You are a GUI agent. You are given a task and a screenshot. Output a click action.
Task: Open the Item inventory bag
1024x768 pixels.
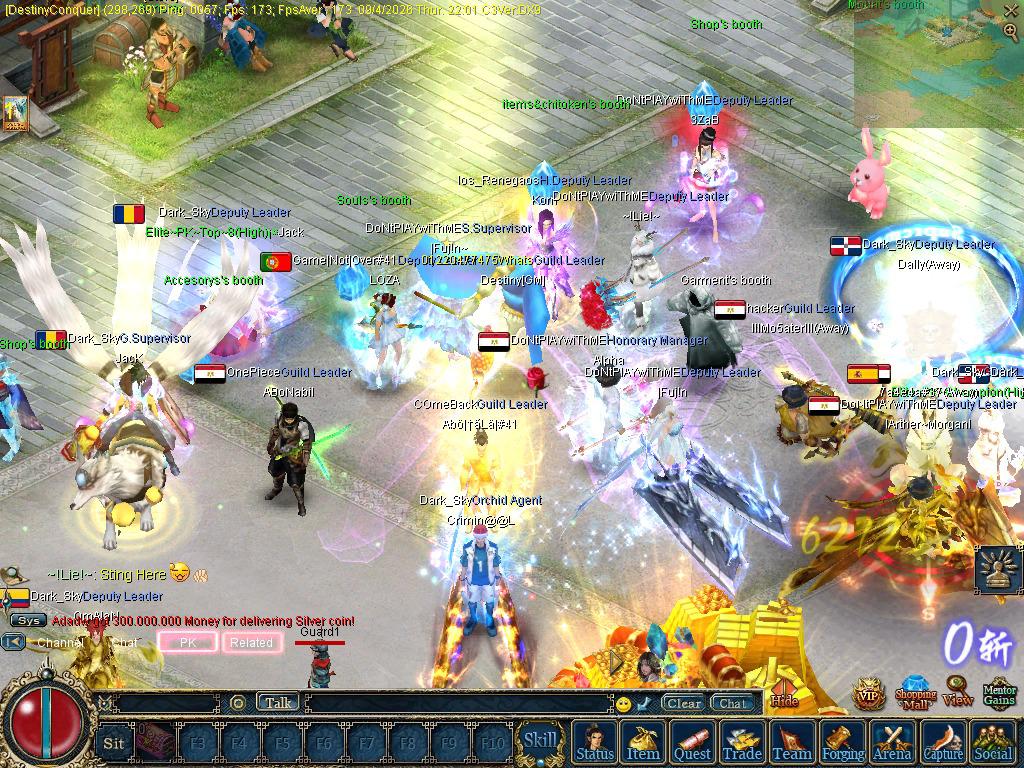pyautogui.click(x=643, y=742)
